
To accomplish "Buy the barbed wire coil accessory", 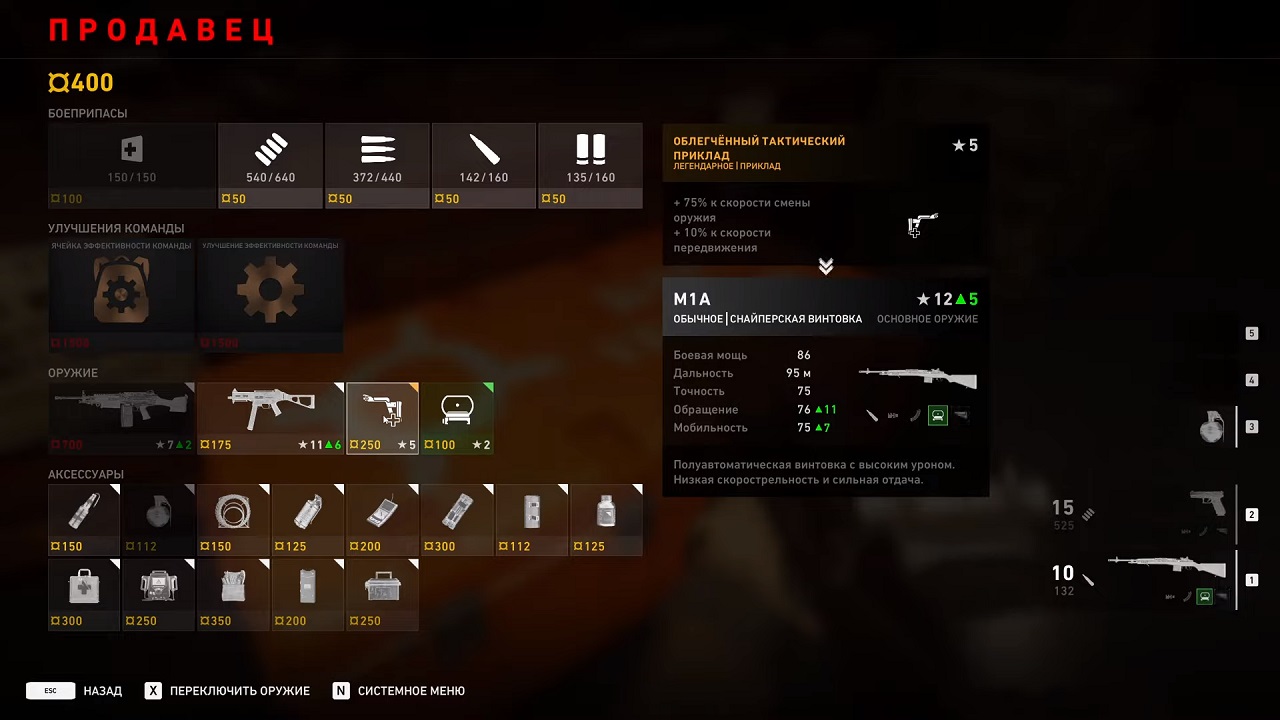I will 233,519.
